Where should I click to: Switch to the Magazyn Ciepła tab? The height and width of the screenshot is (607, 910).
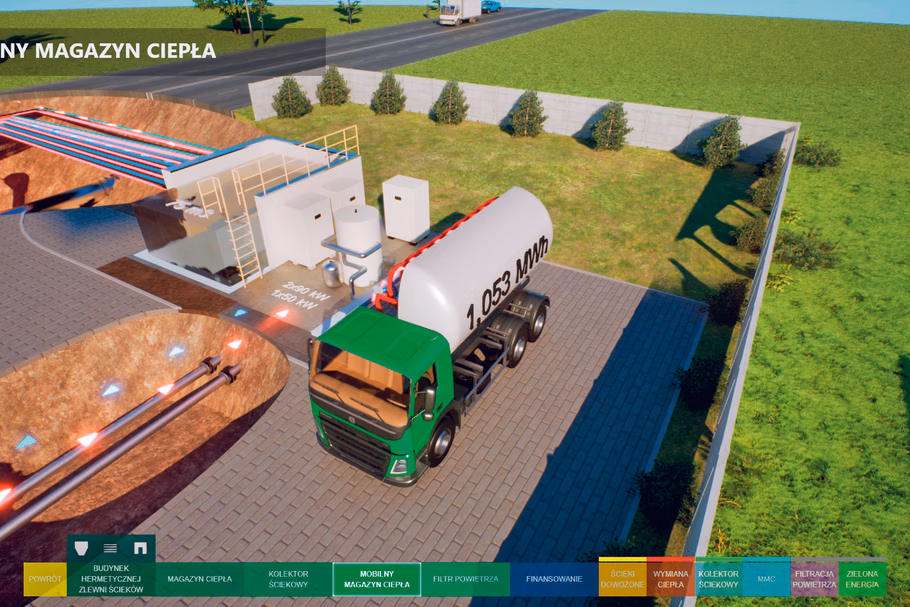tap(199, 579)
